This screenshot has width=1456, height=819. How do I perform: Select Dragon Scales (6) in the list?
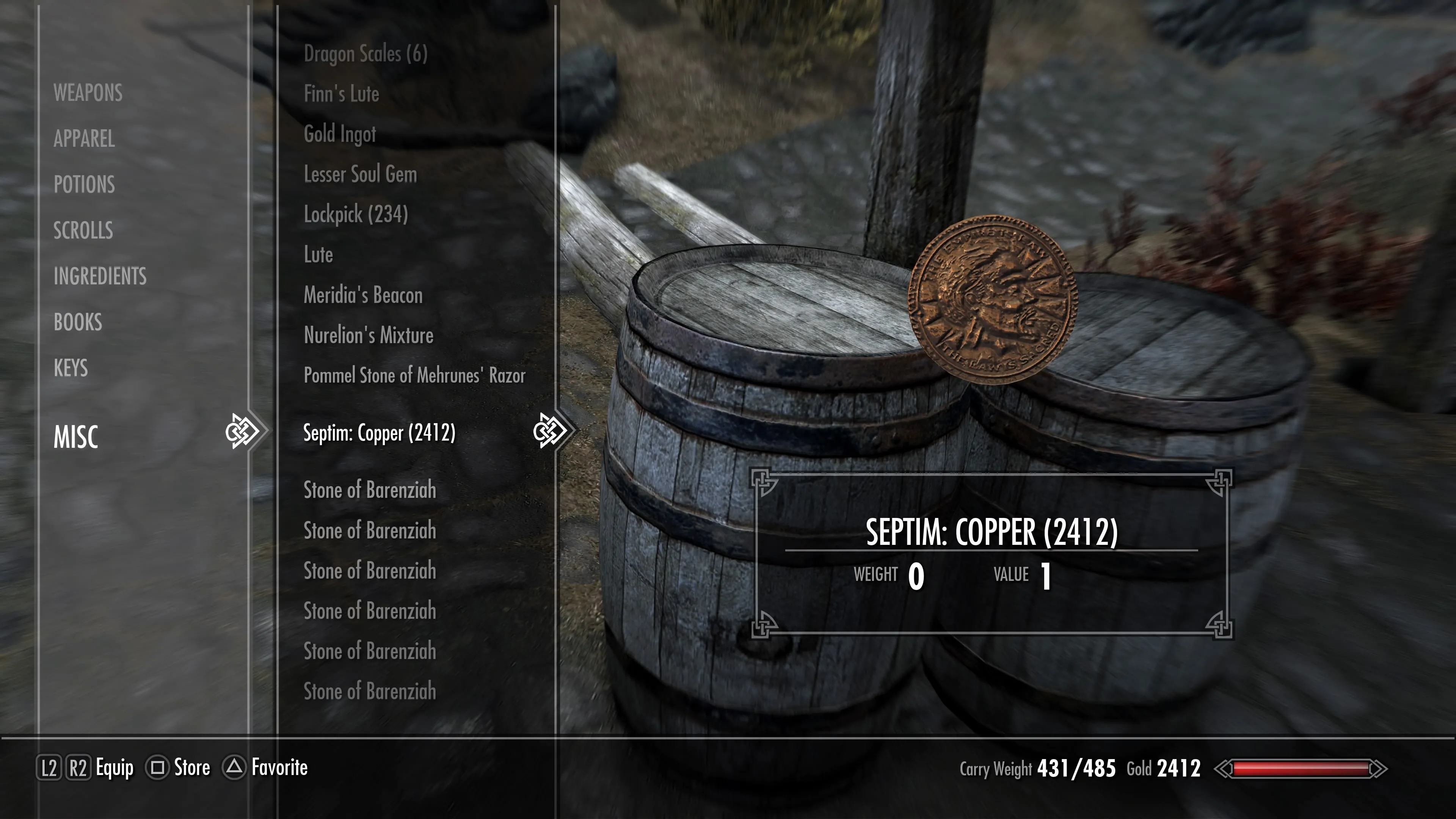[x=365, y=54]
